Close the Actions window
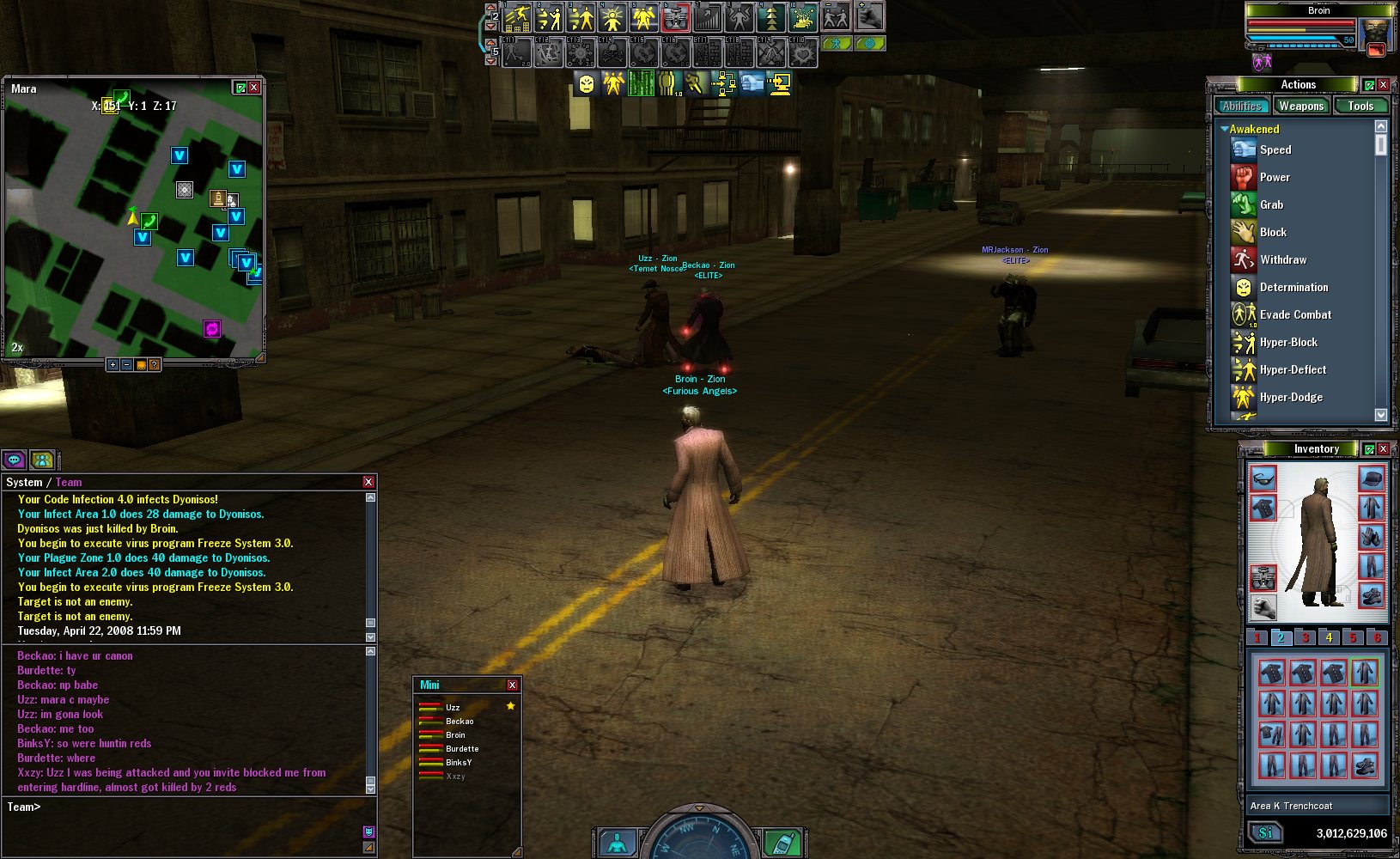Viewport: 1400px width, 859px height. click(1383, 84)
